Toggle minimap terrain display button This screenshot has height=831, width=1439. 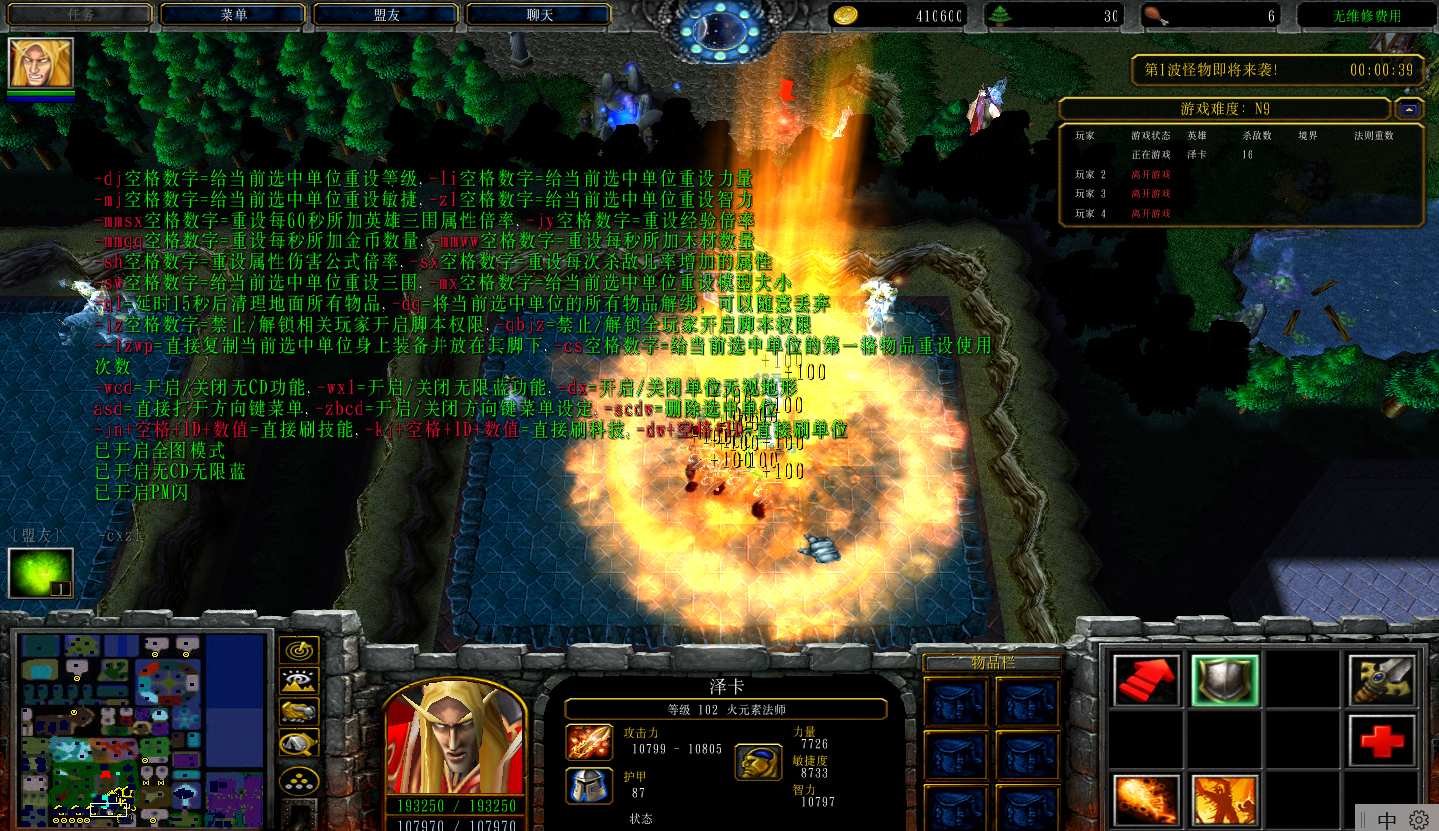coord(299,682)
